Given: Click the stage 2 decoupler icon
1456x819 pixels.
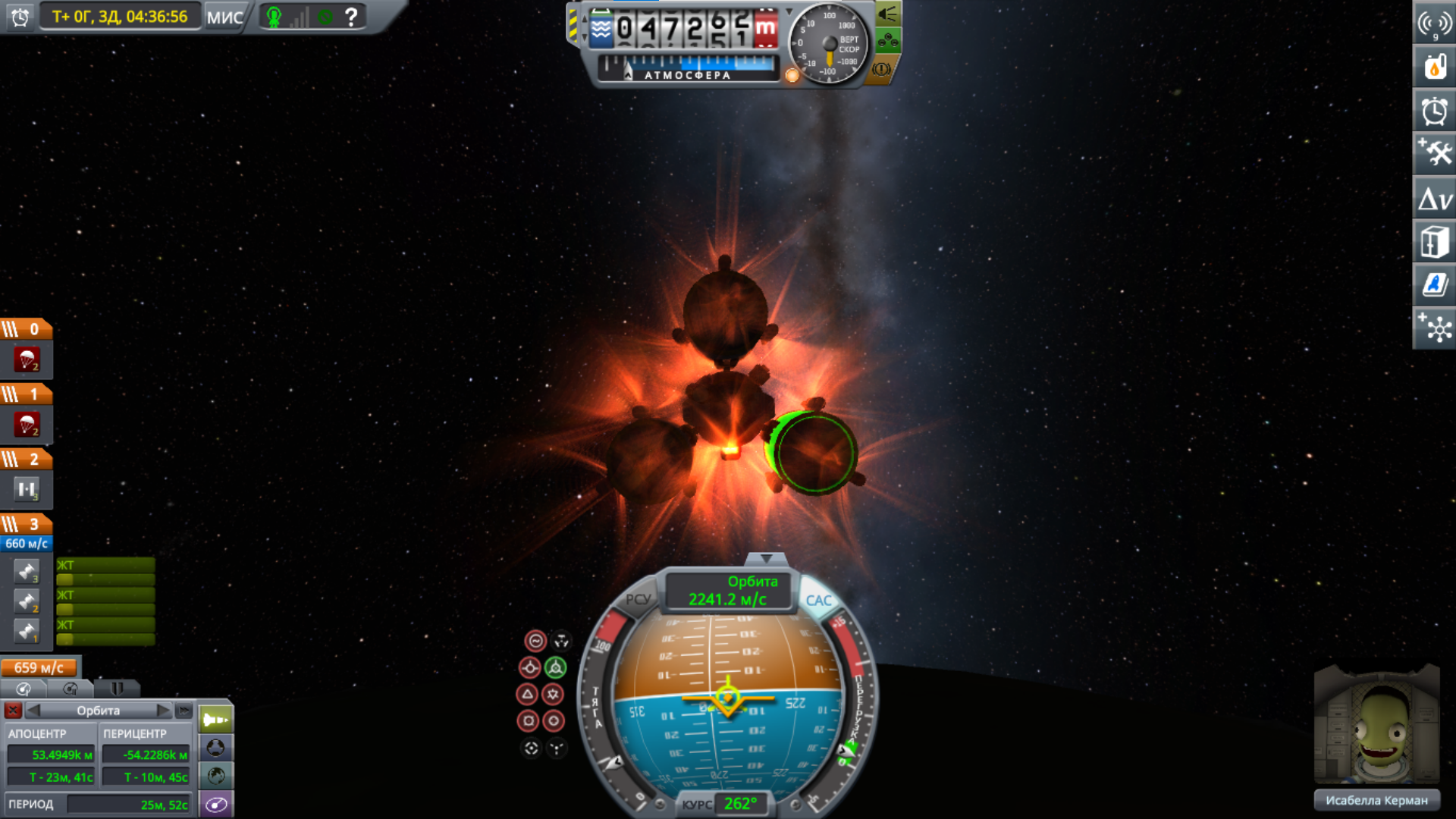Looking at the screenshot, I should pyautogui.click(x=27, y=490).
